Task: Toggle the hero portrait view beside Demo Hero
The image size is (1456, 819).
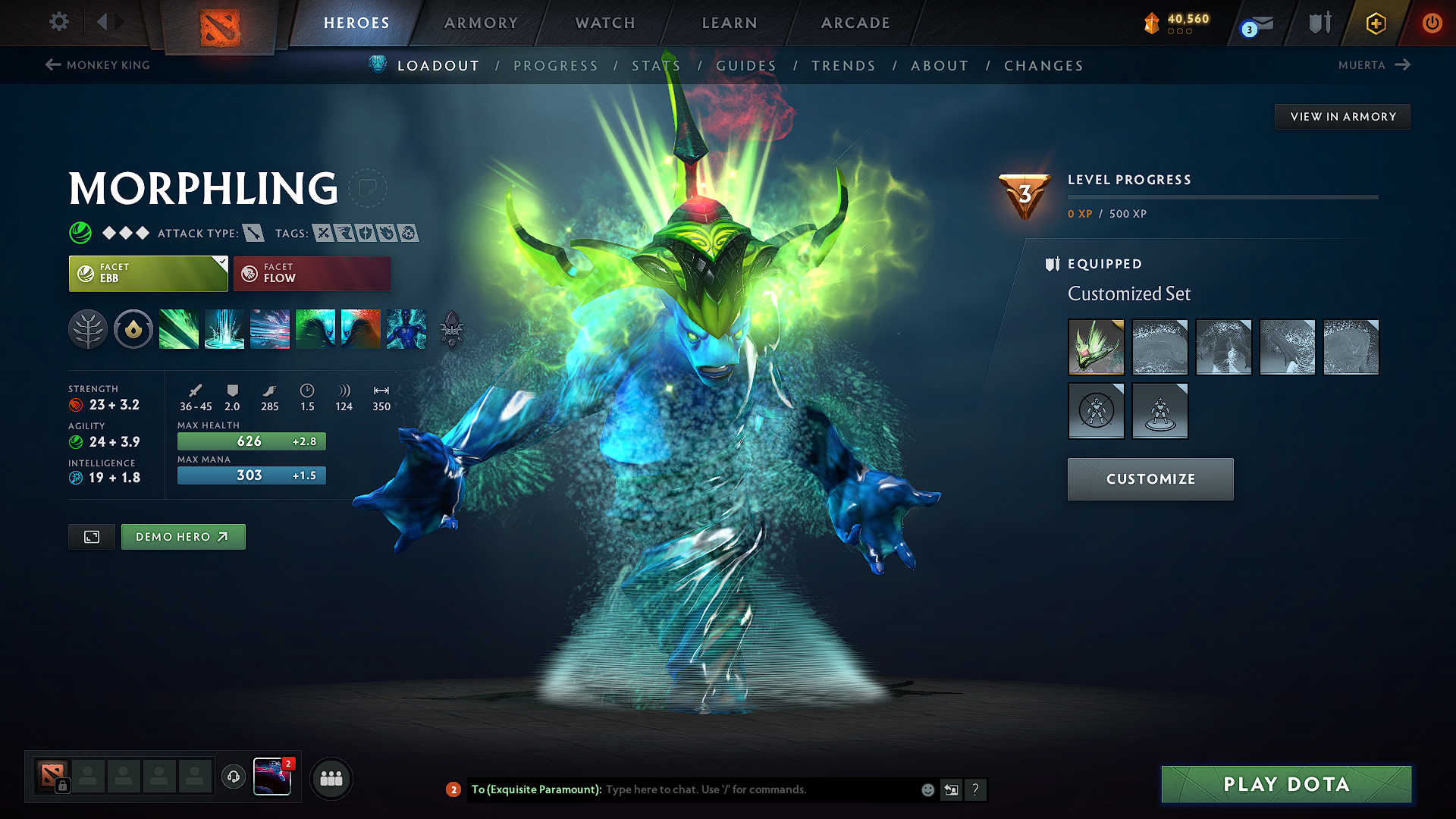Action: point(91,536)
